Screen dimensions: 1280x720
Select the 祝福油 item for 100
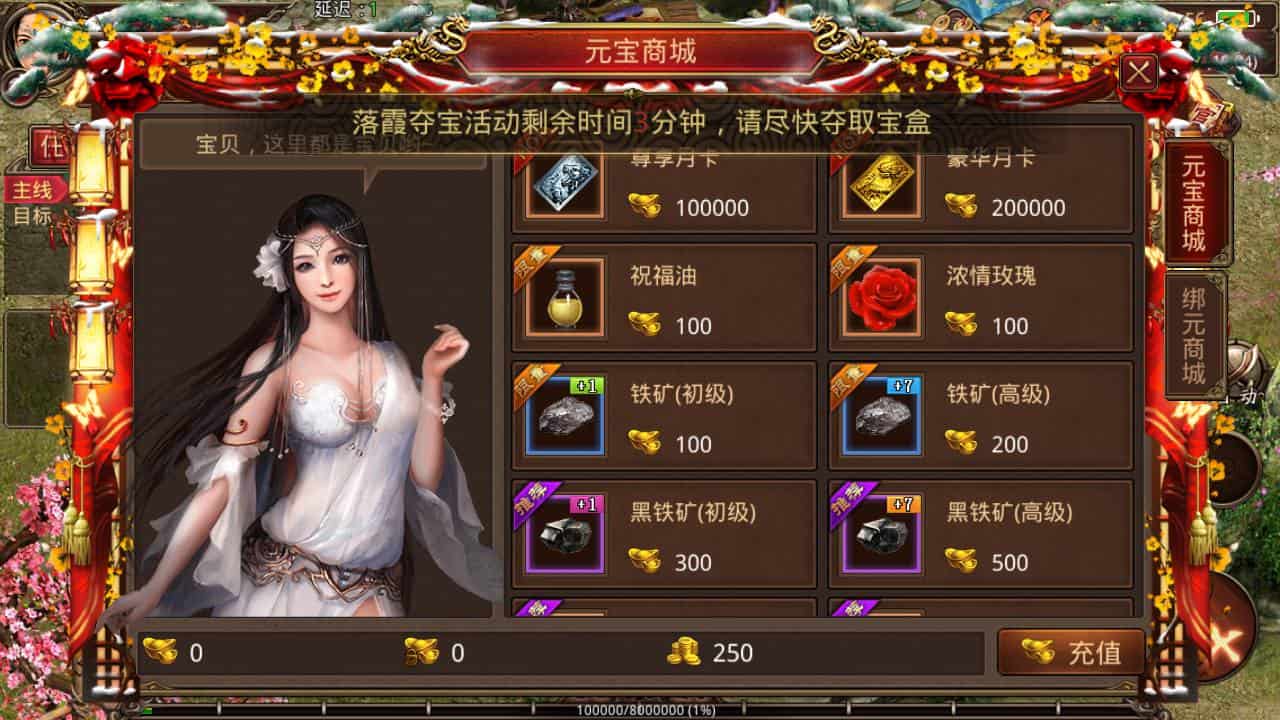pos(664,297)
